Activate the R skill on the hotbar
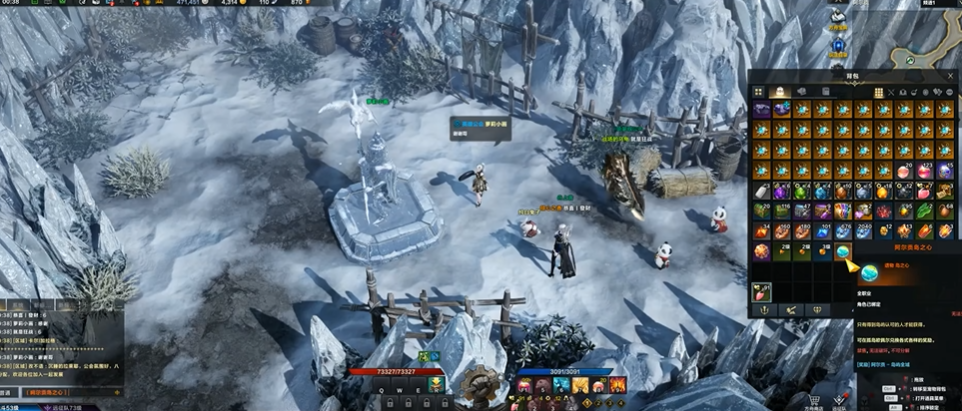 click(x=434, y=386)
